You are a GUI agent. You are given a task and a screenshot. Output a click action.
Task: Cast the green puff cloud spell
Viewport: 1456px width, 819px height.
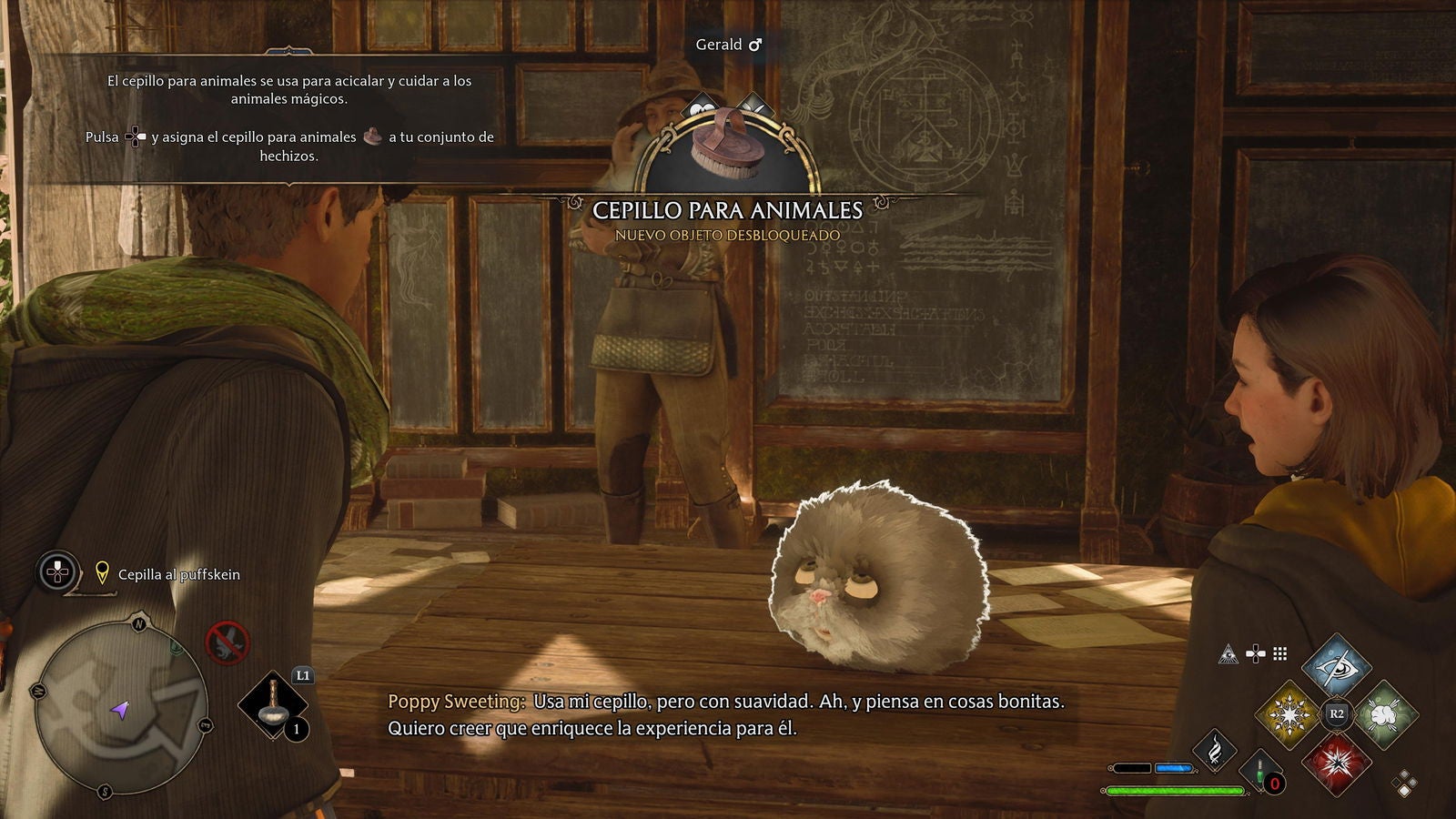1384,713
